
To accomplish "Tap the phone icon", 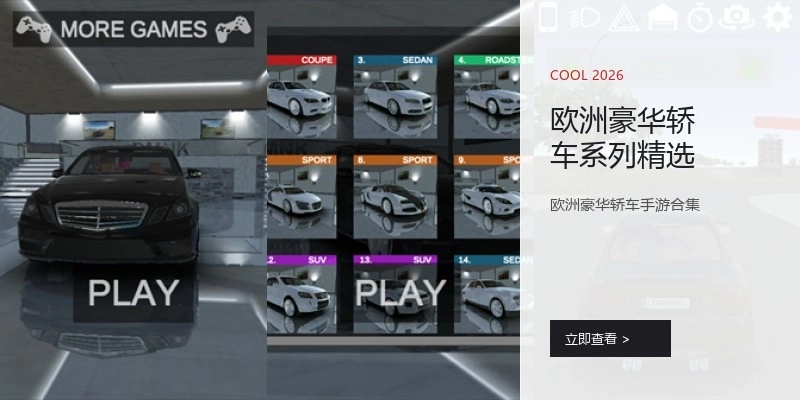I will (x=547, y=17).
